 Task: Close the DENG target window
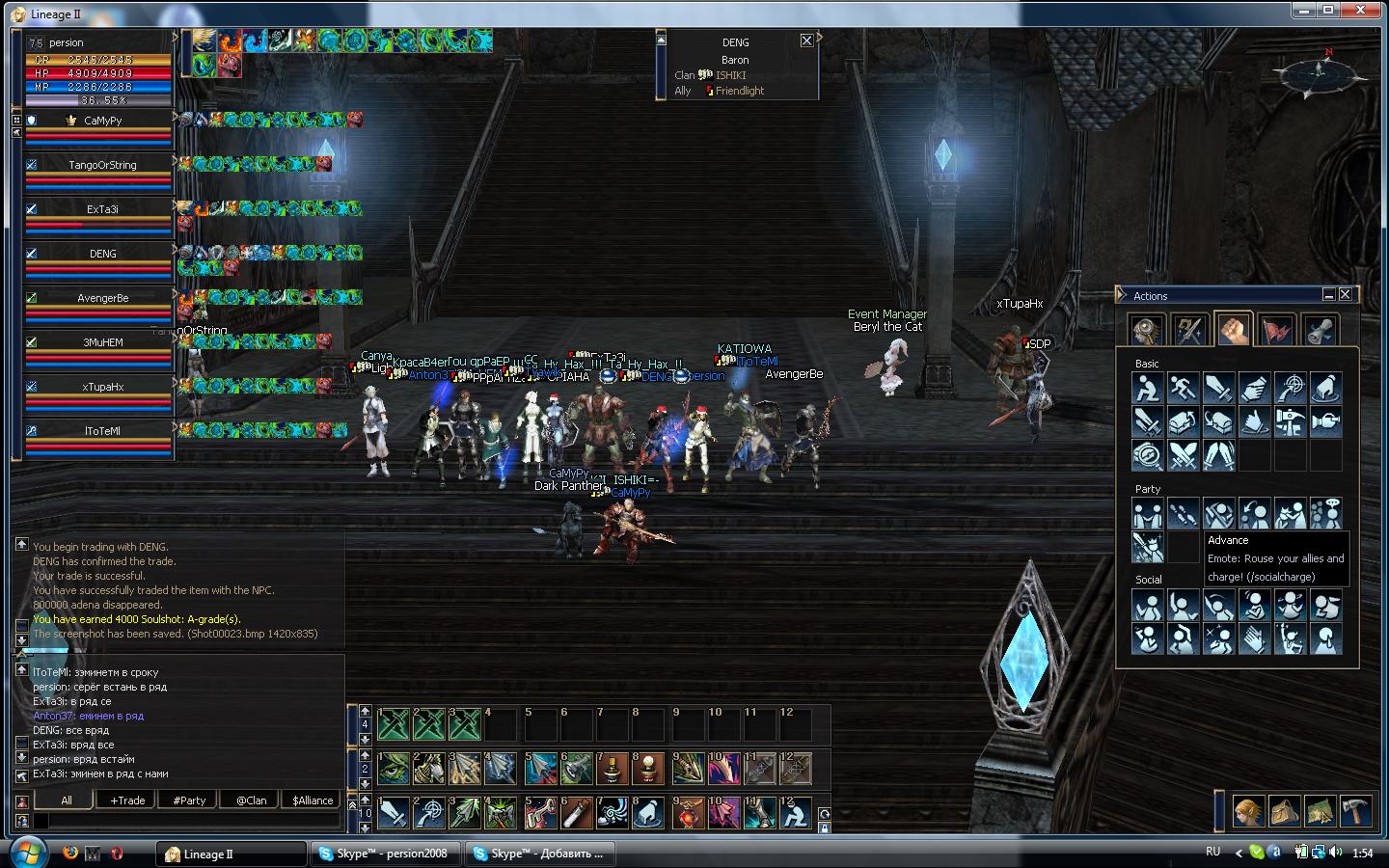(x=806, y=41)
